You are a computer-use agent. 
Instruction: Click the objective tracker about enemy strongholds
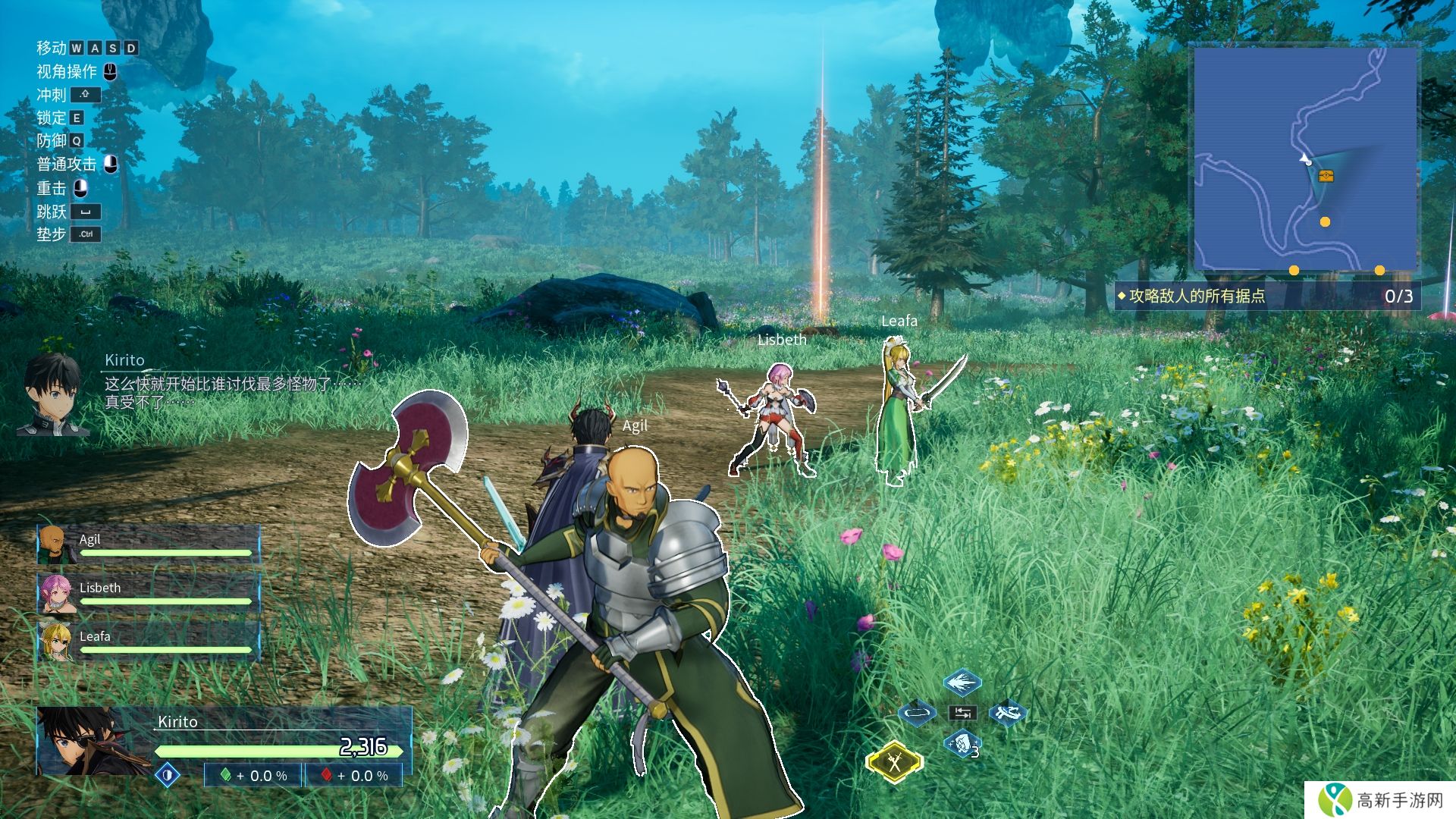1266,296
